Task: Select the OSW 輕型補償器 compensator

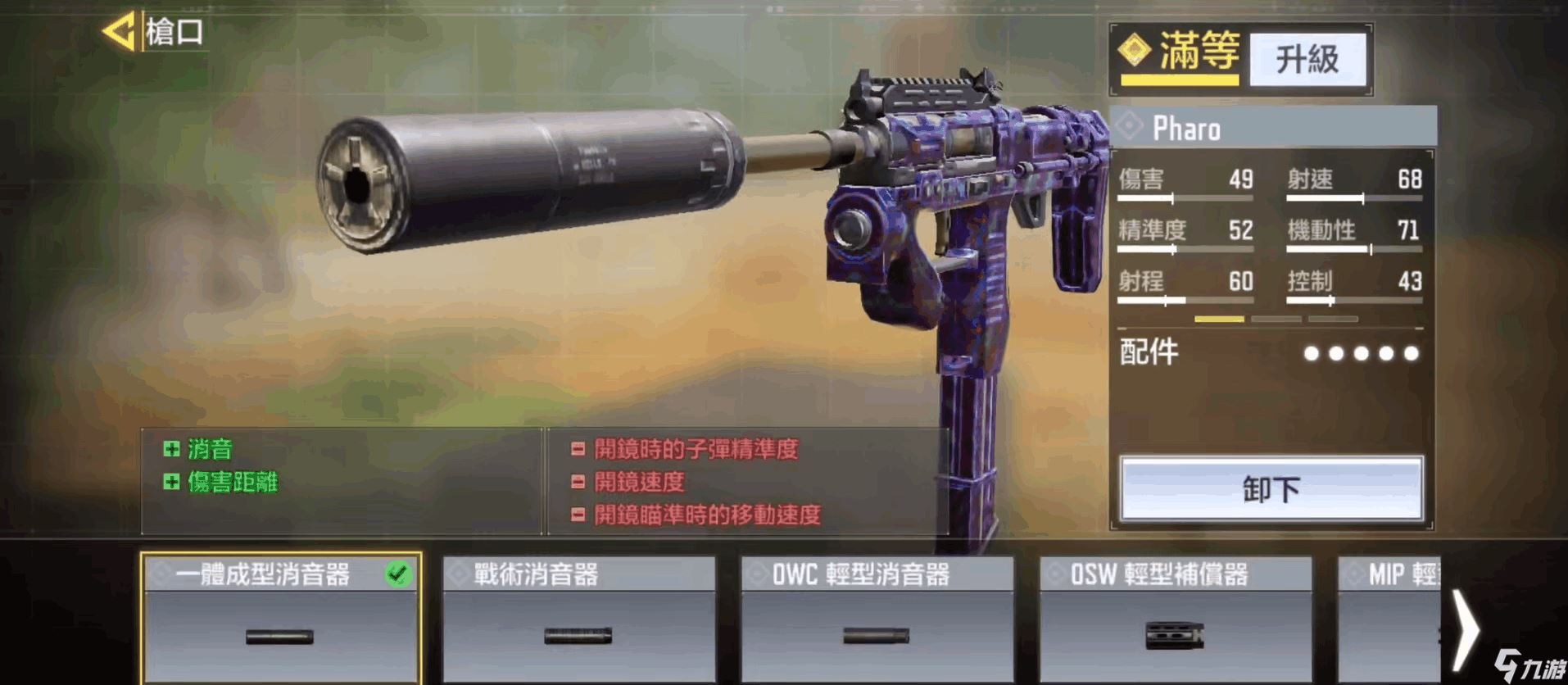Action: [x=1175, y=619]
